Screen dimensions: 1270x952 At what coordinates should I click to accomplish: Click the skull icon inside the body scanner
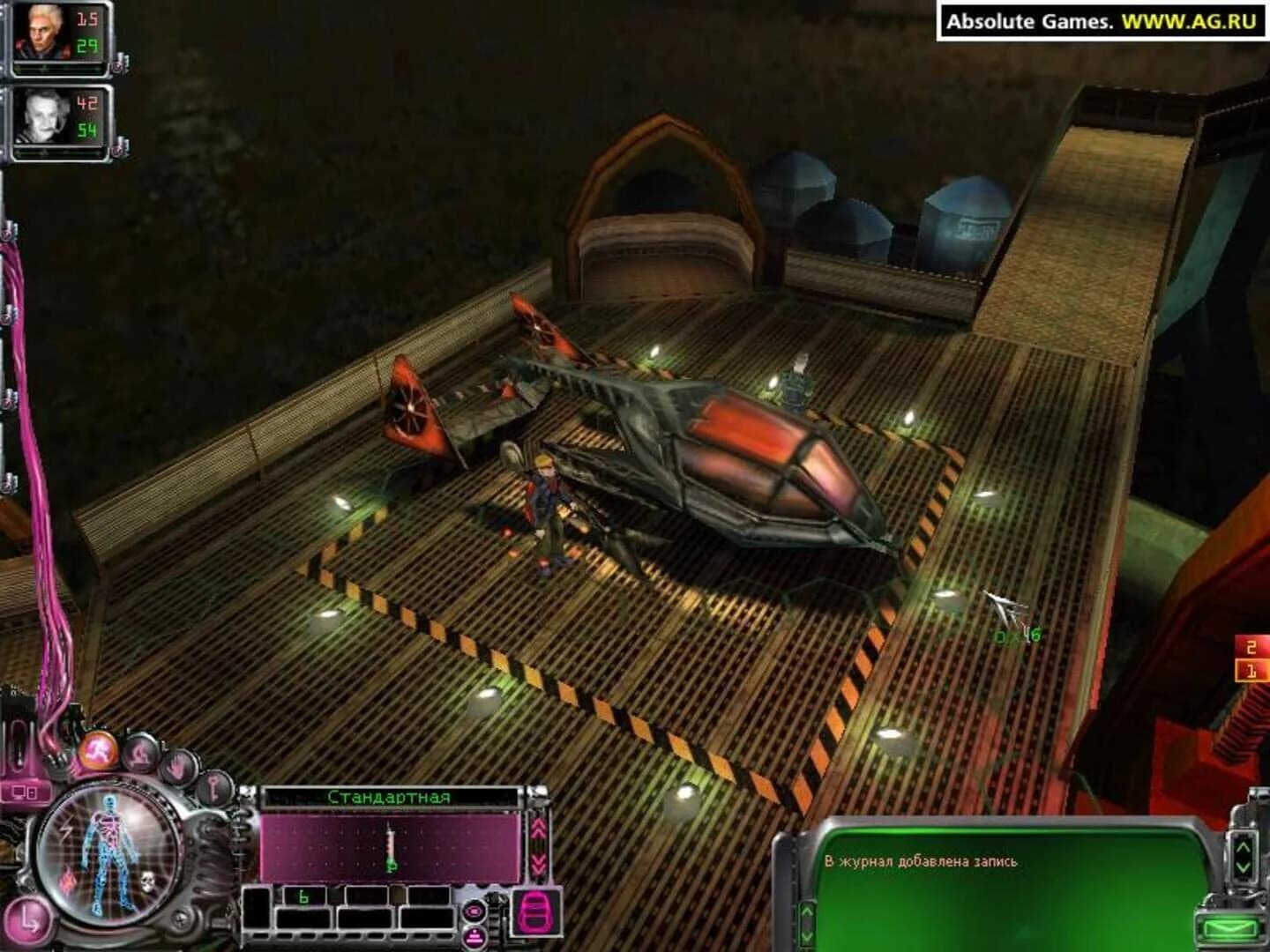(x=147, y=882)
